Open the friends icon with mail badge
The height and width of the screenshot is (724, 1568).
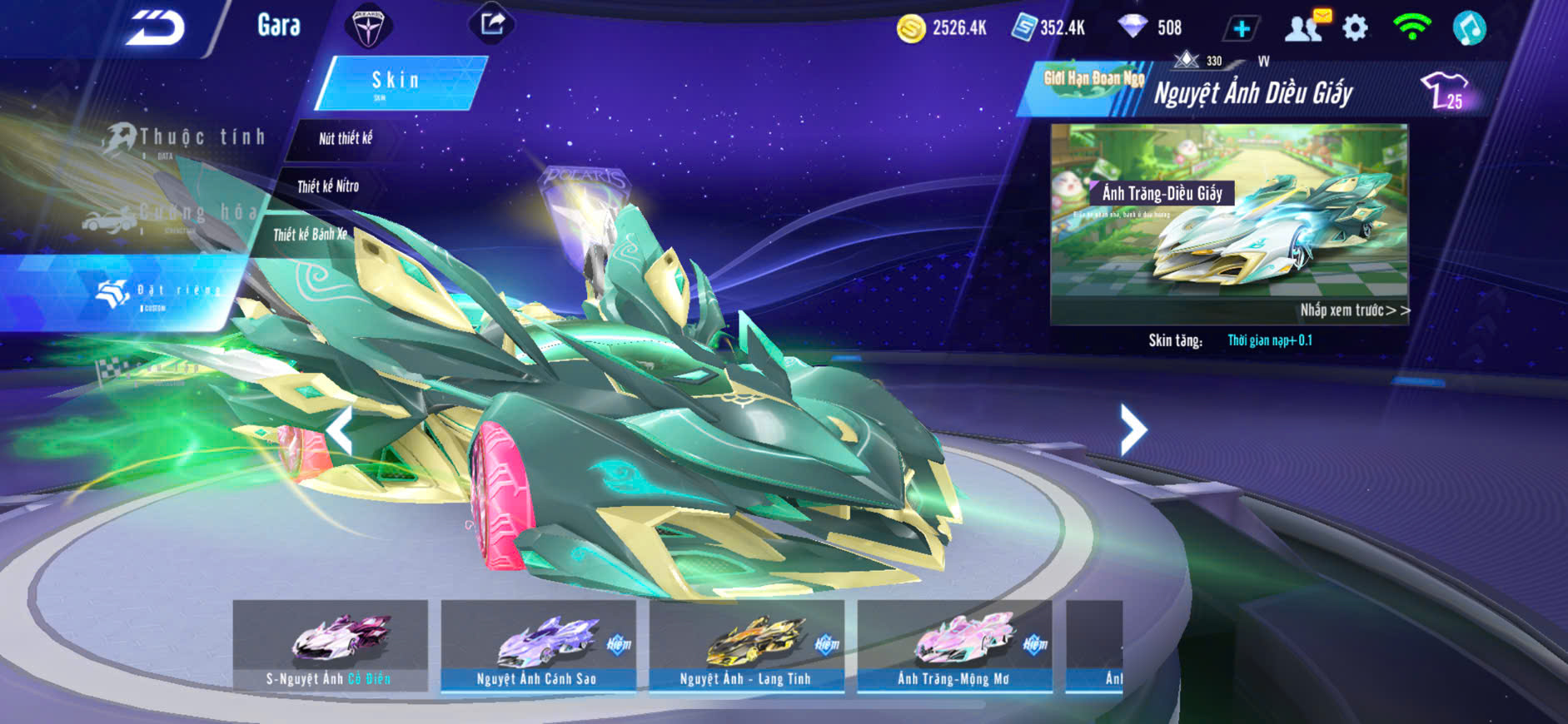point(1305,27)
